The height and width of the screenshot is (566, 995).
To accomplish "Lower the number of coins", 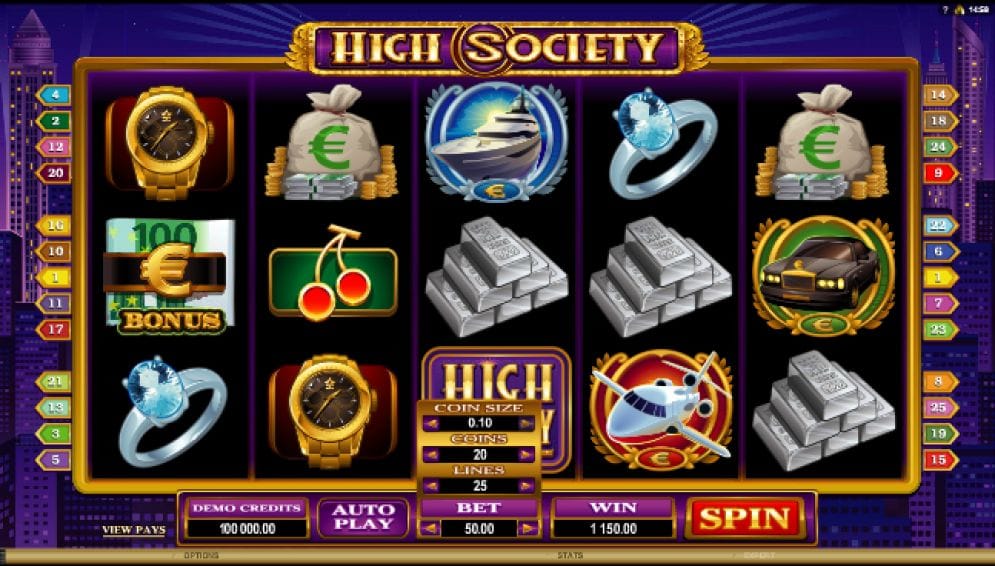I will (x=430, y=455).
